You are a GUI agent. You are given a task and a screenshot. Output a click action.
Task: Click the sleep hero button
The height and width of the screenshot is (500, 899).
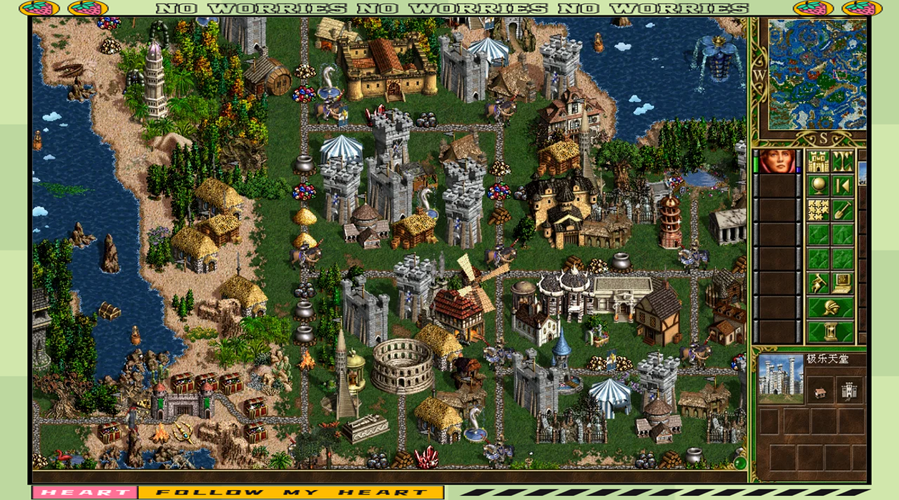[843, 186]
